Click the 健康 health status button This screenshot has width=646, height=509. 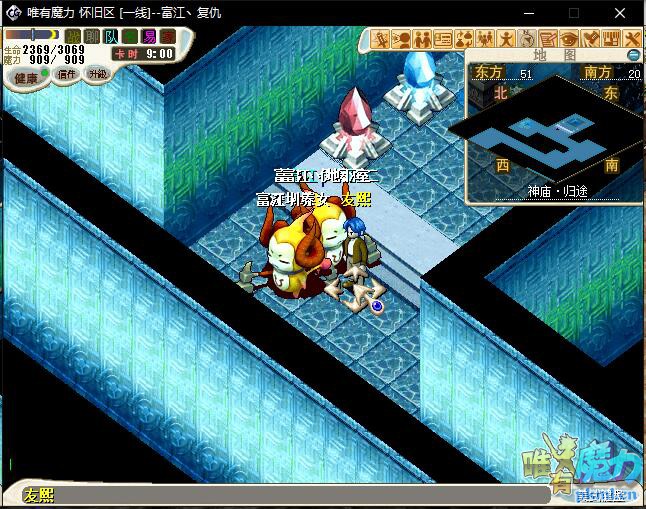26,78
